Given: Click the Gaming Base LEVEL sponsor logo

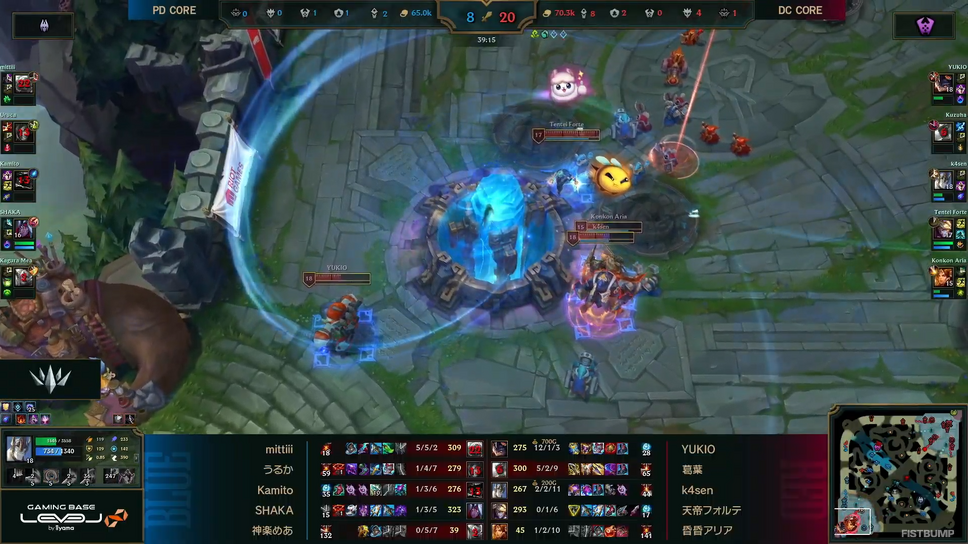Looking at the screenshot, I should pyautogui.click(x=70, y=515).
